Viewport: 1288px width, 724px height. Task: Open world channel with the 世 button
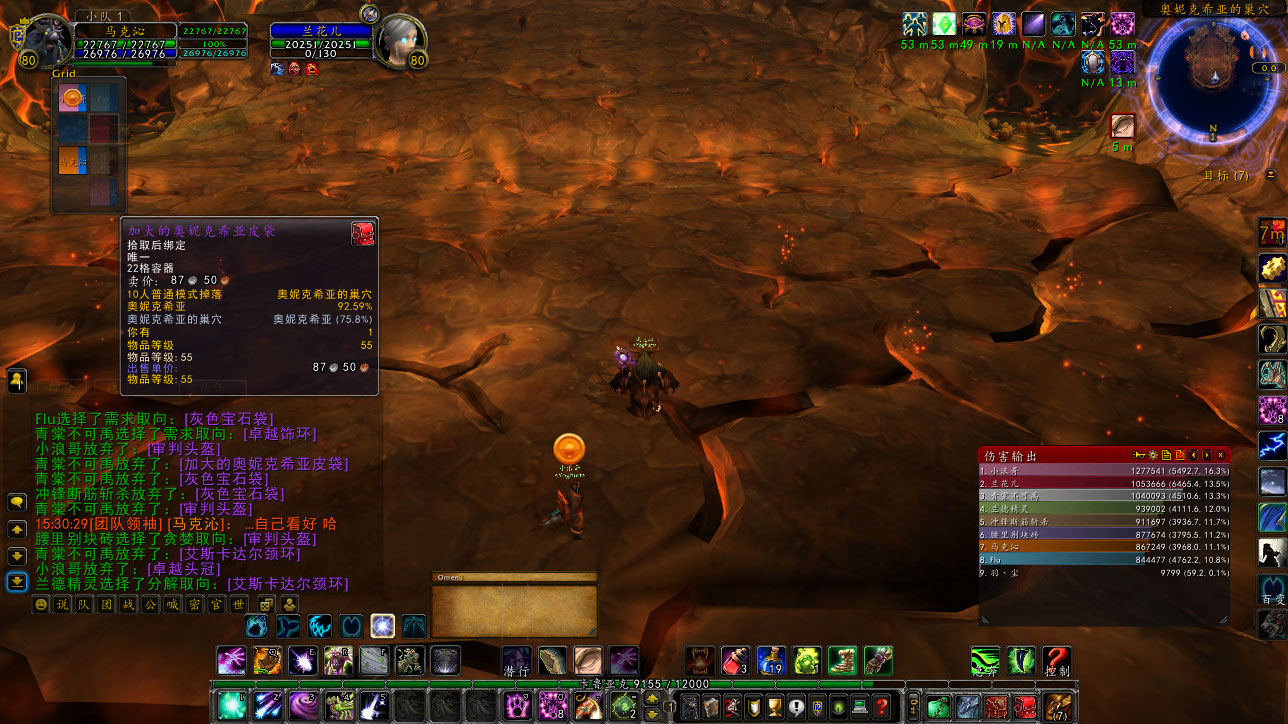239,604
